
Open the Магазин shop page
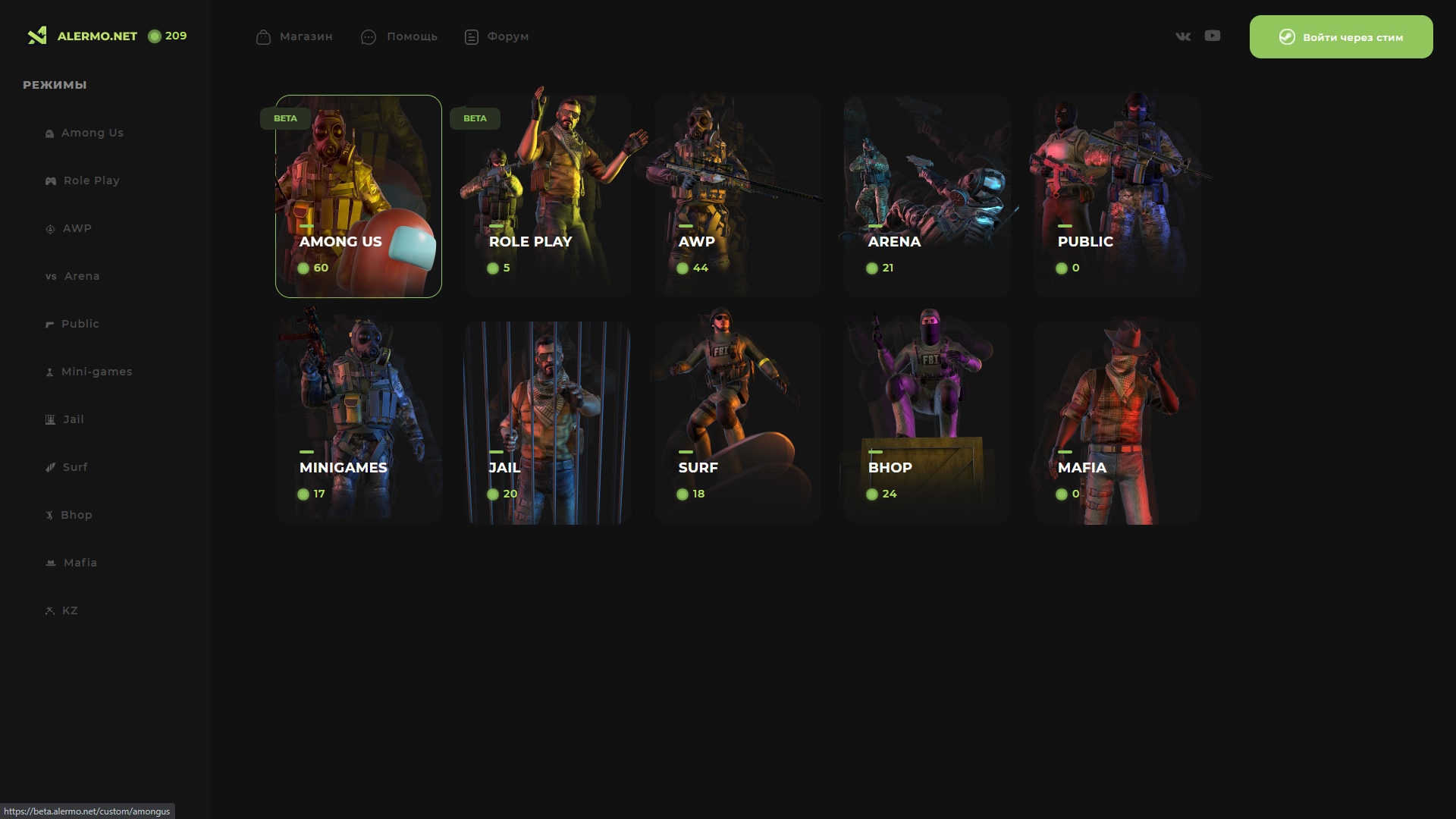294,36
